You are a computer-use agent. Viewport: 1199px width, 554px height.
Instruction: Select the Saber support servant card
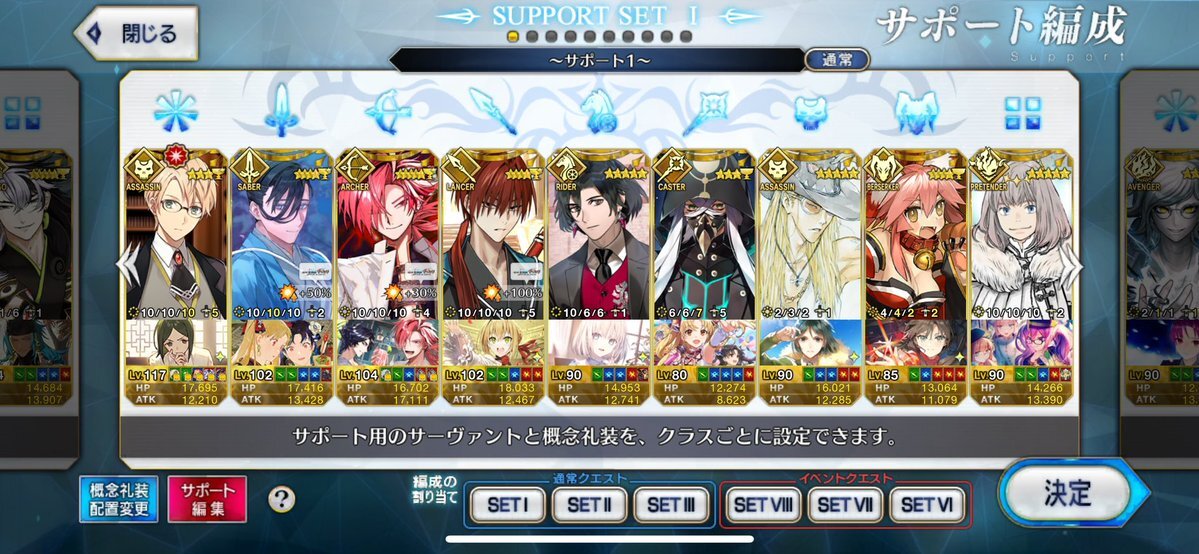tap(281, 240)
